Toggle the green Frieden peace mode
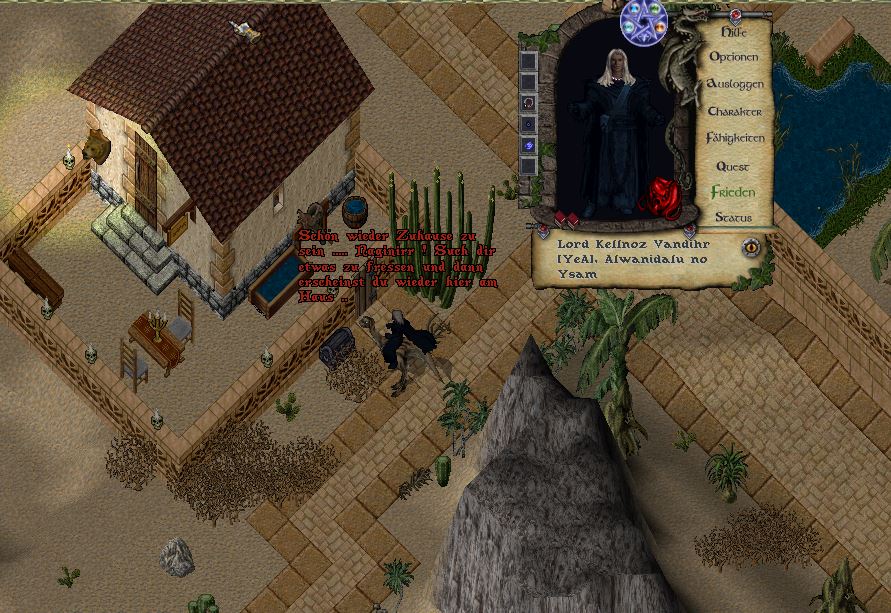This screenshot has height=613, width=891. coord(733,191)
